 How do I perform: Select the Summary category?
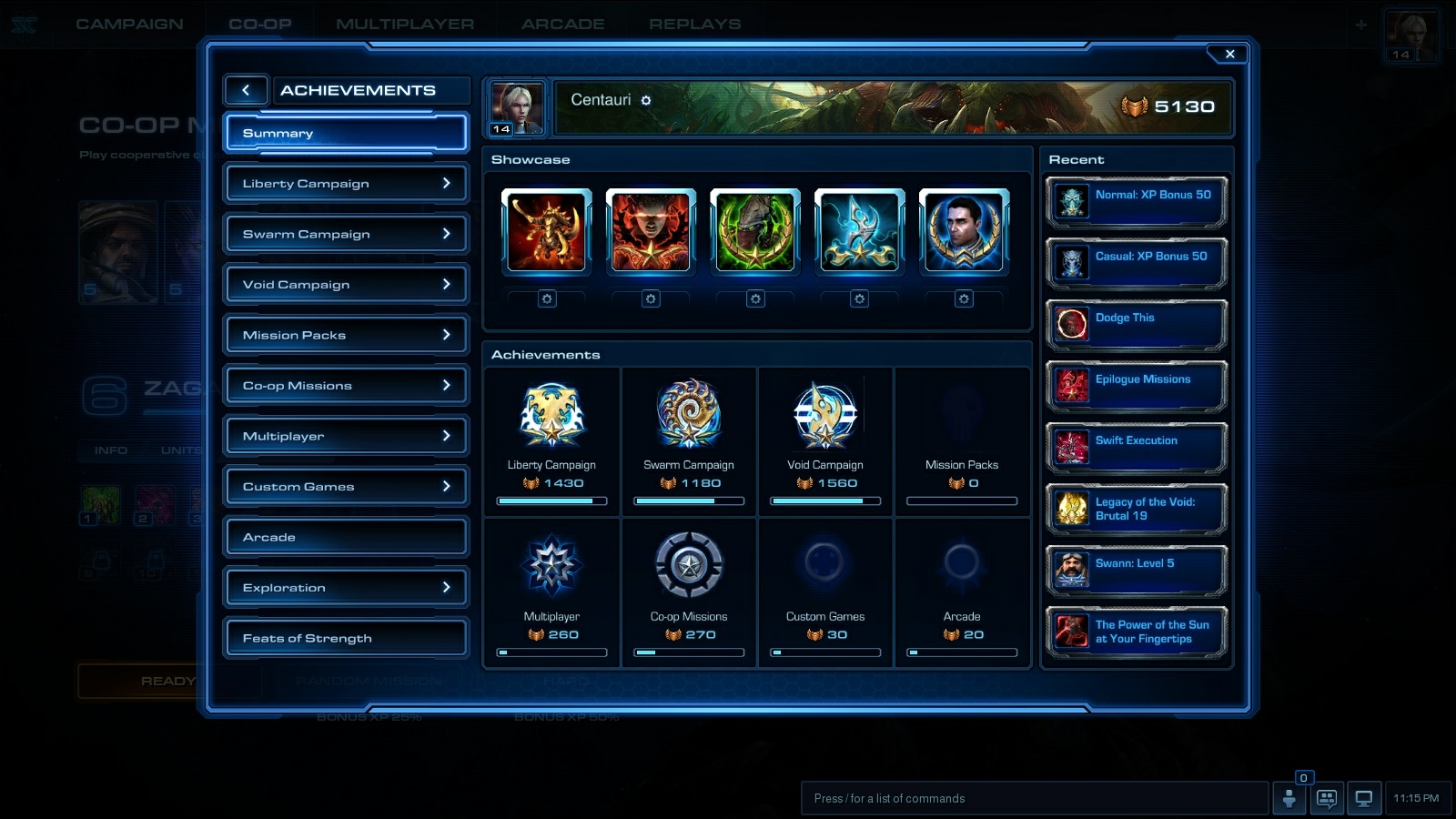346,133
